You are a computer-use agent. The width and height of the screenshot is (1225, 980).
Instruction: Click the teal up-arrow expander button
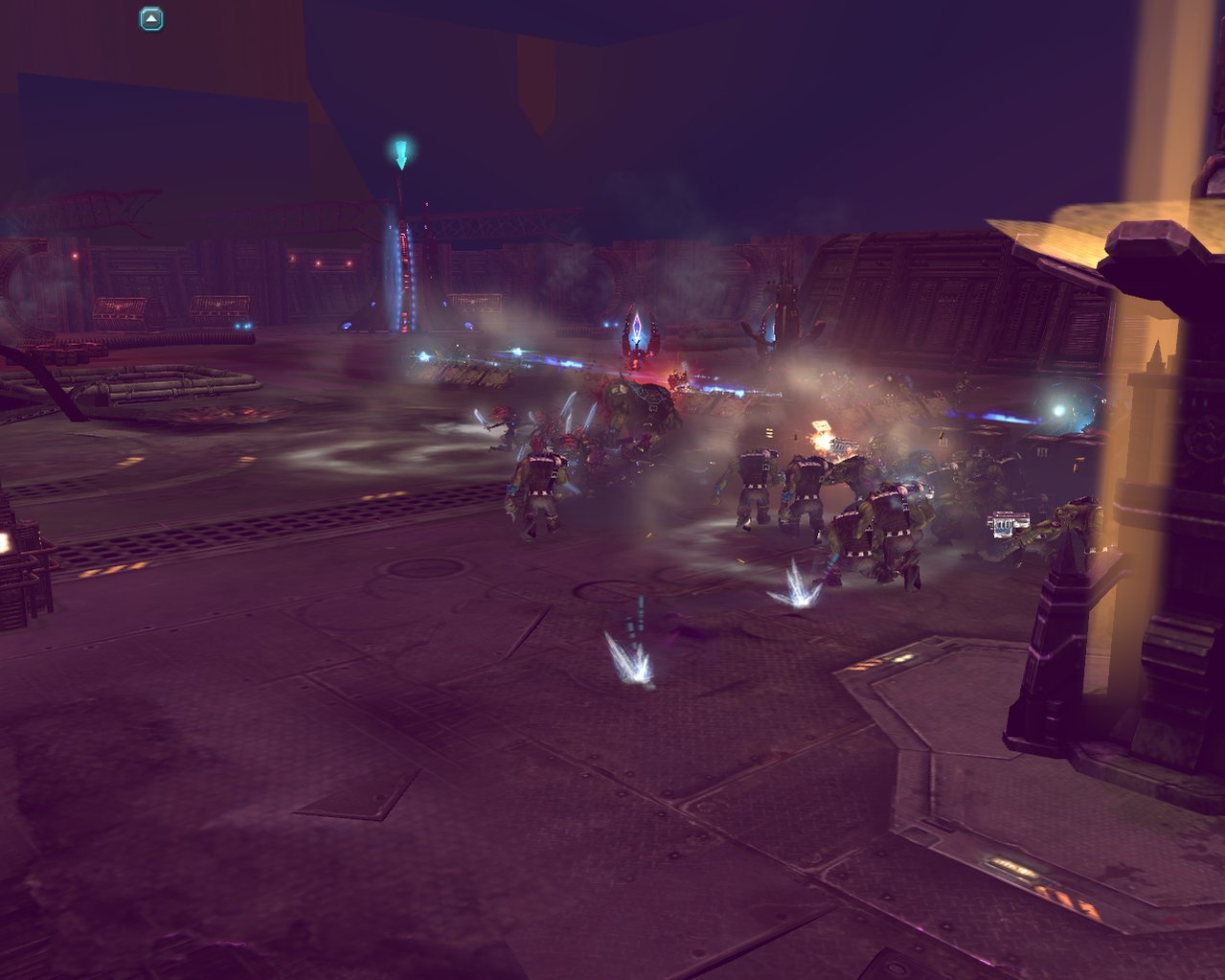pyautogui.click(x=151, y=19)
